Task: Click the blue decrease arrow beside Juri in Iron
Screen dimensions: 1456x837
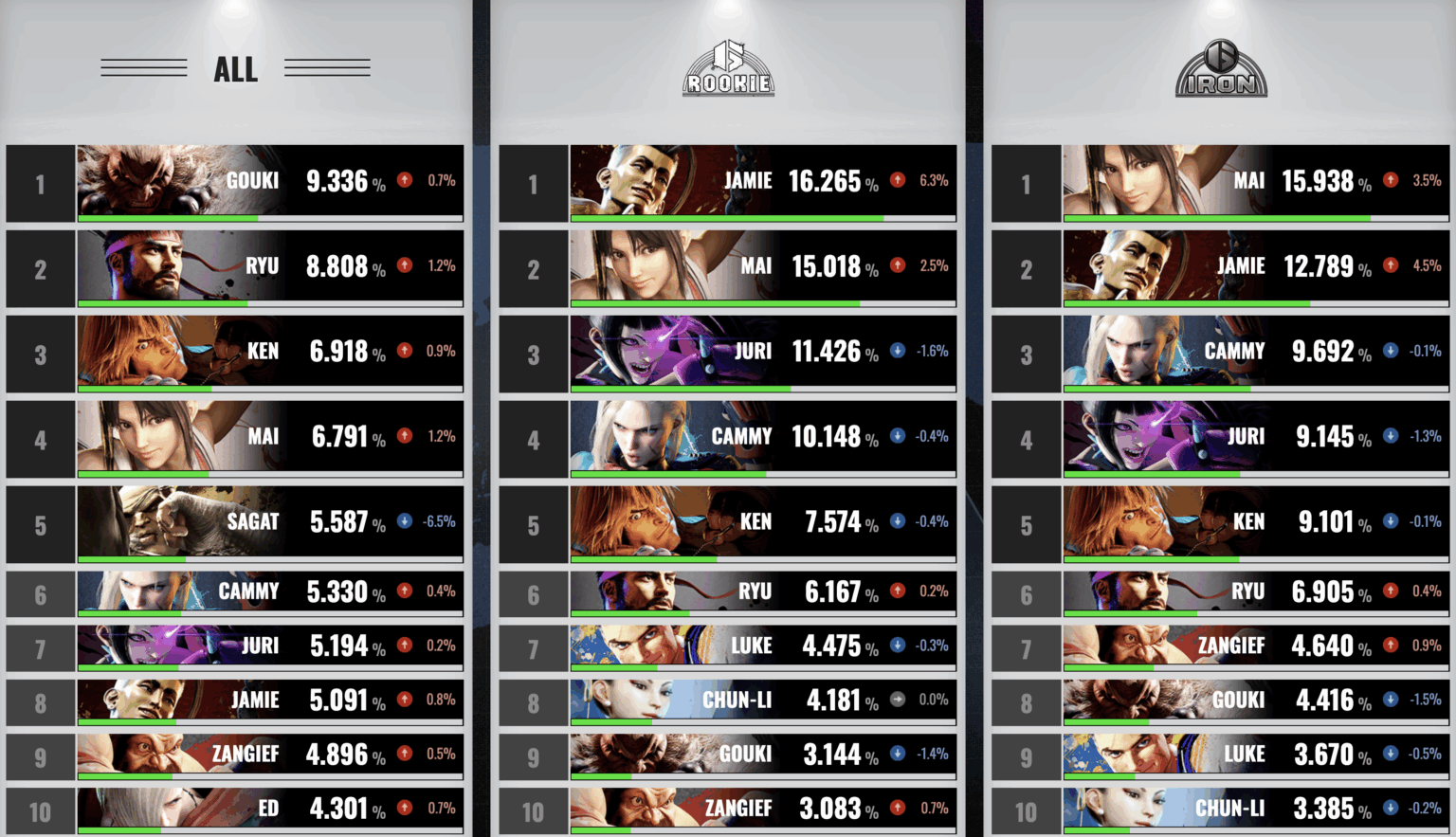Action: (x=1390, y=437)
